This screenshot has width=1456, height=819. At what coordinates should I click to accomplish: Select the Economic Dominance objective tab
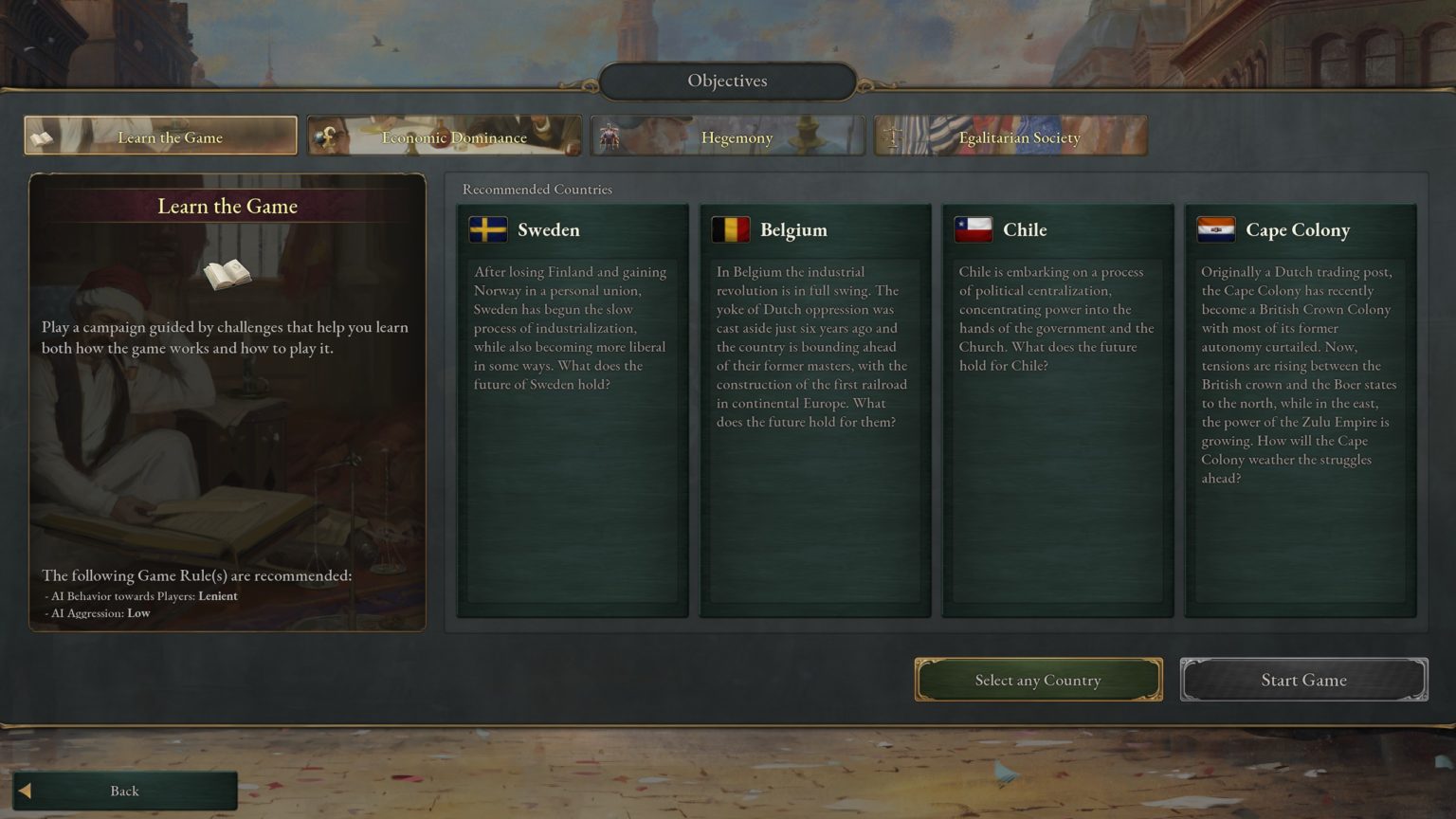445,136
